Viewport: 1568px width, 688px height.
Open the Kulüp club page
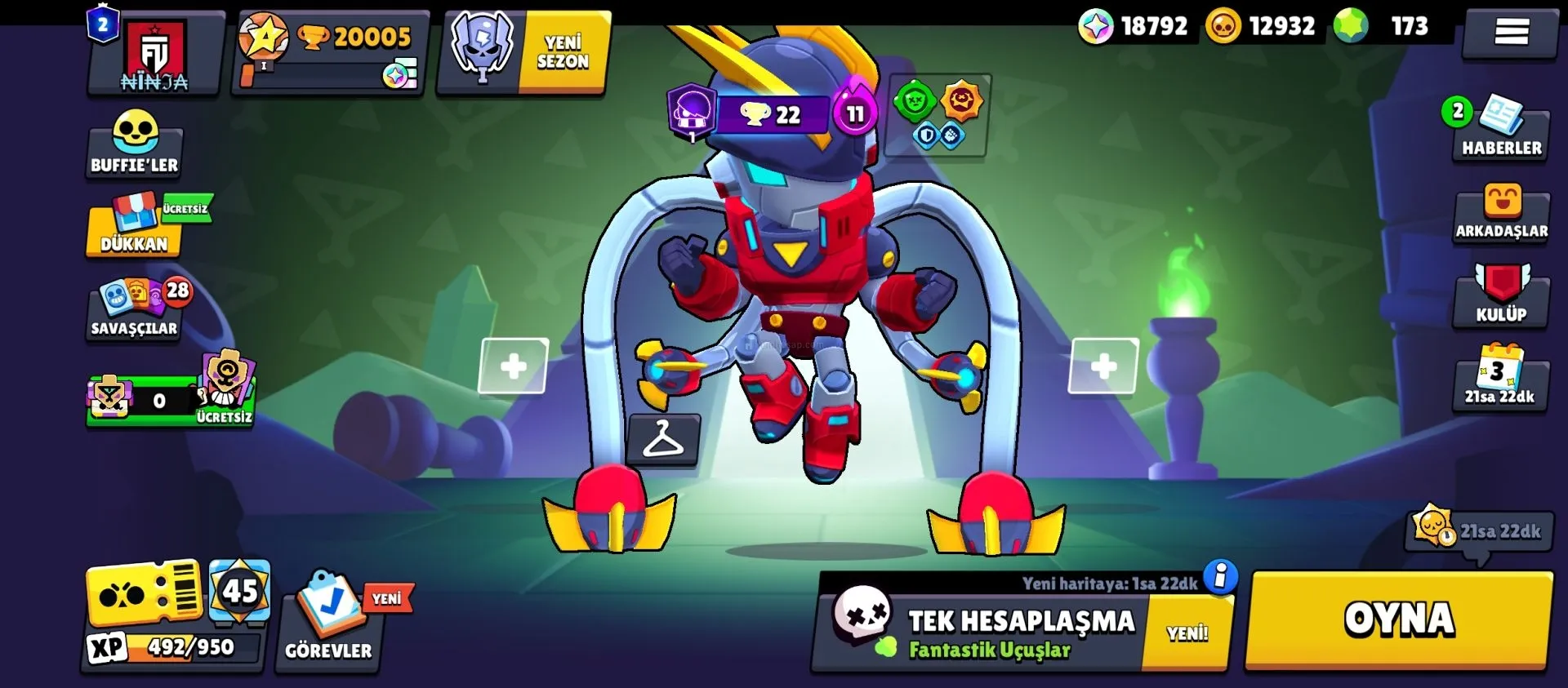pyautogui.click(x=1501, y=295)
